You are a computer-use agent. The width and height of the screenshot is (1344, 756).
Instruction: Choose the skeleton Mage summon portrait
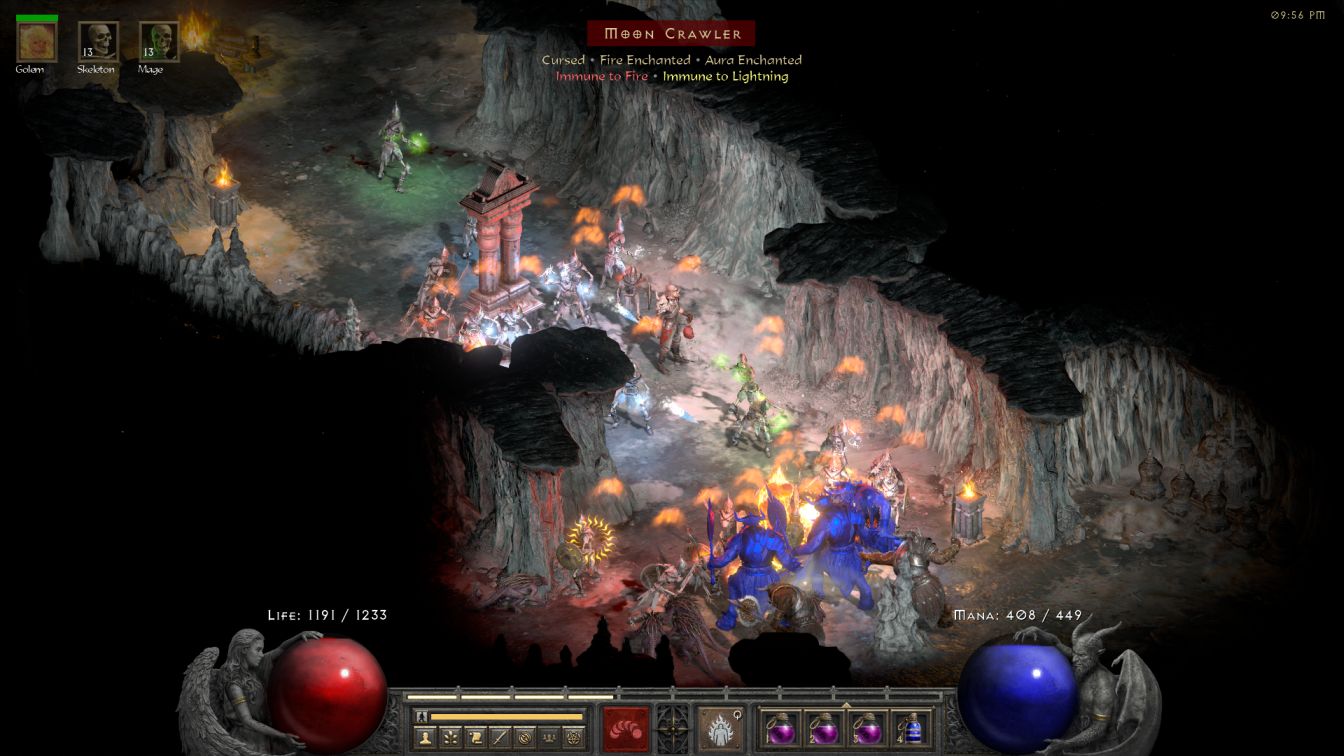coord(158,42)
